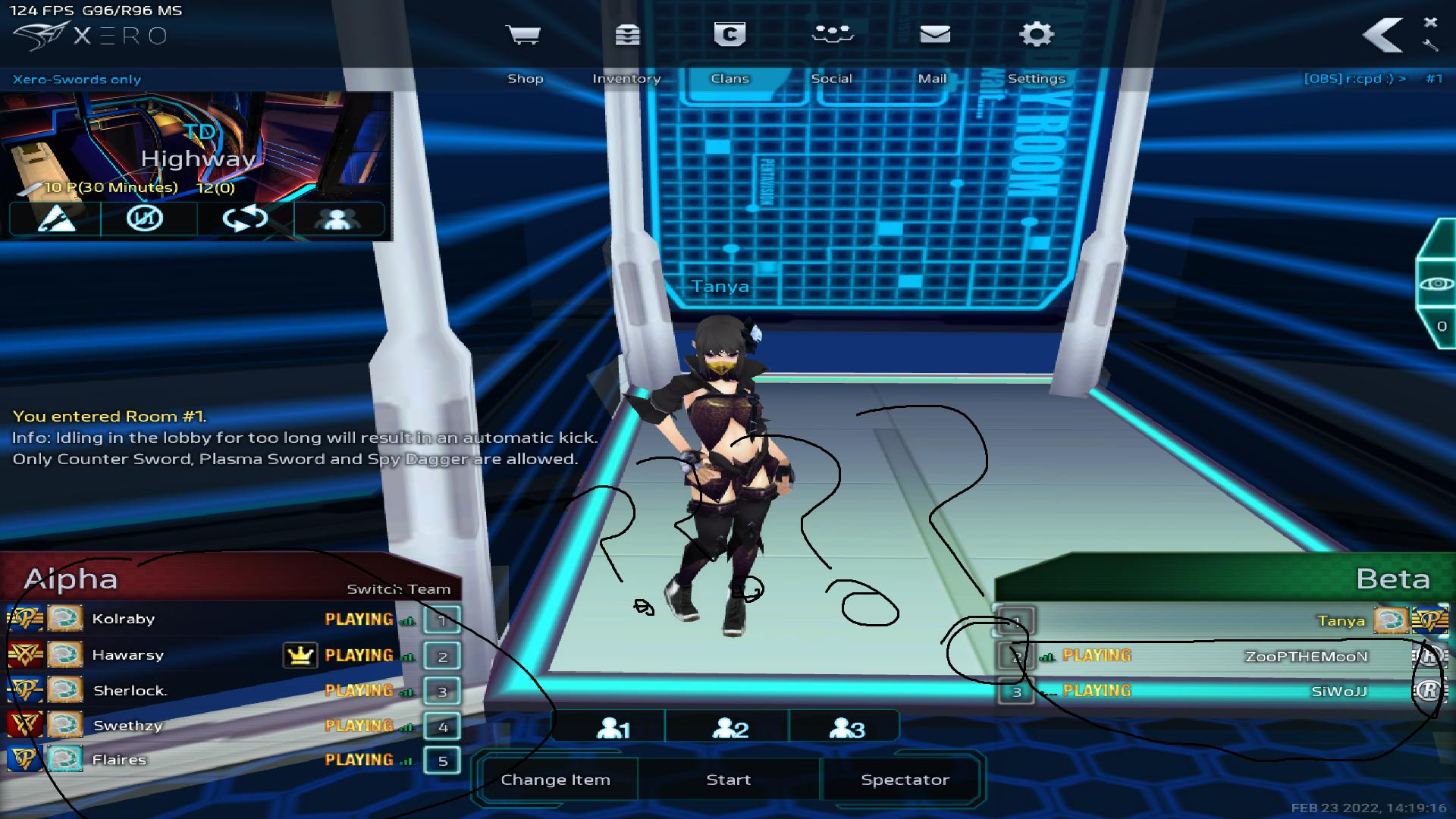
Task: Check the Mail menu
Action: [x=934, y=47]
